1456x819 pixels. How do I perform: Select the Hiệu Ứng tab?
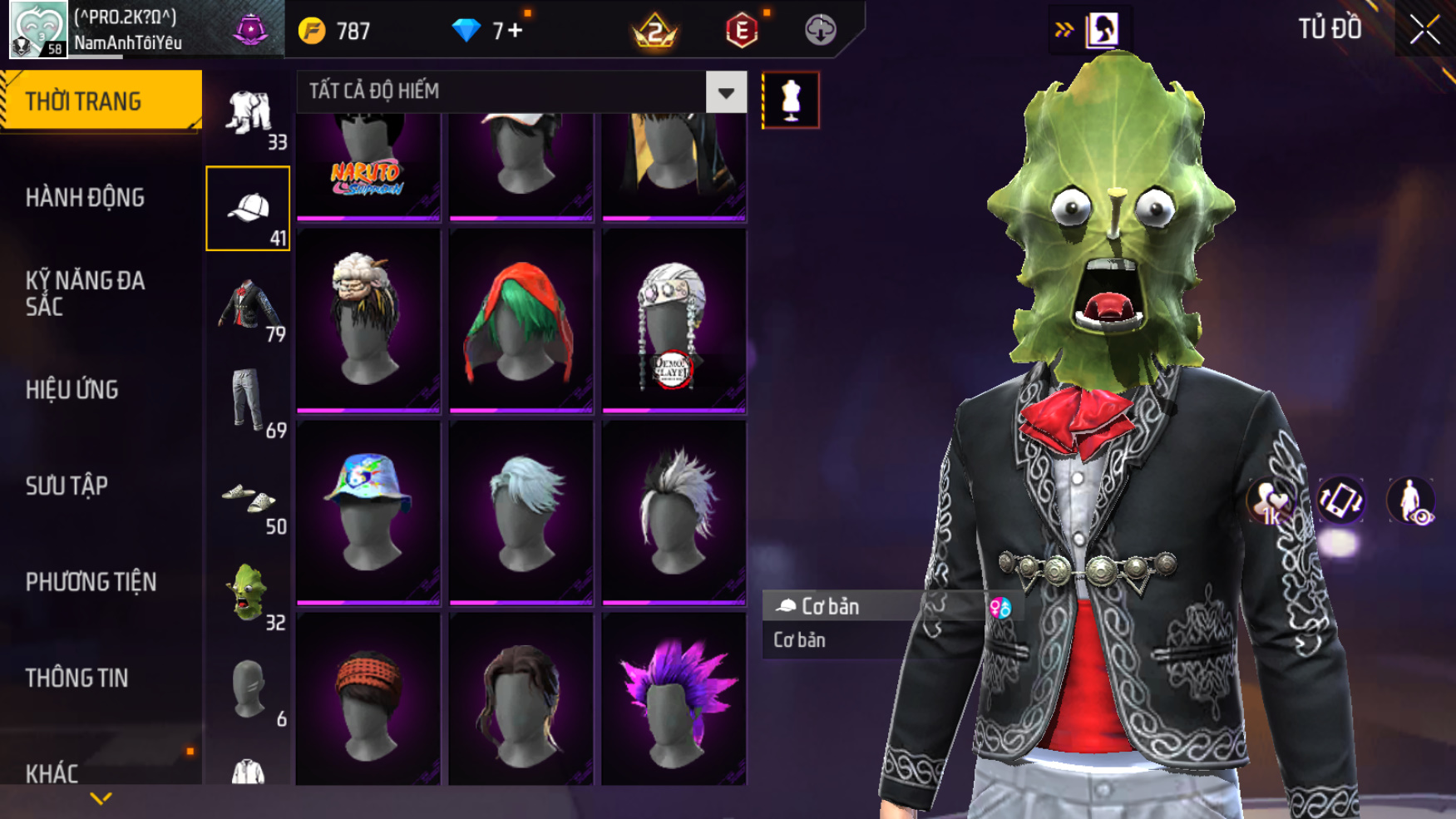coord(72,389)
